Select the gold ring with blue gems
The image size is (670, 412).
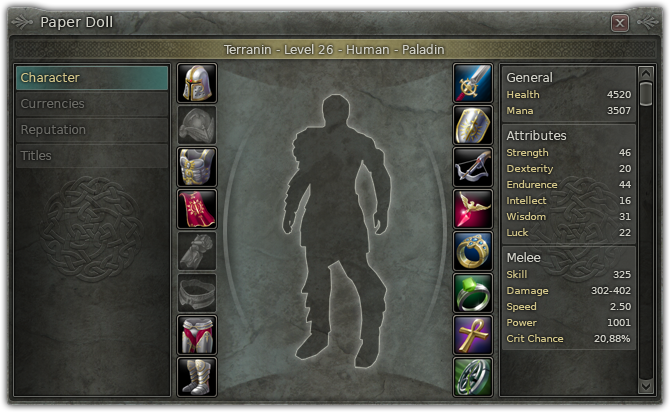coord(473,251)
